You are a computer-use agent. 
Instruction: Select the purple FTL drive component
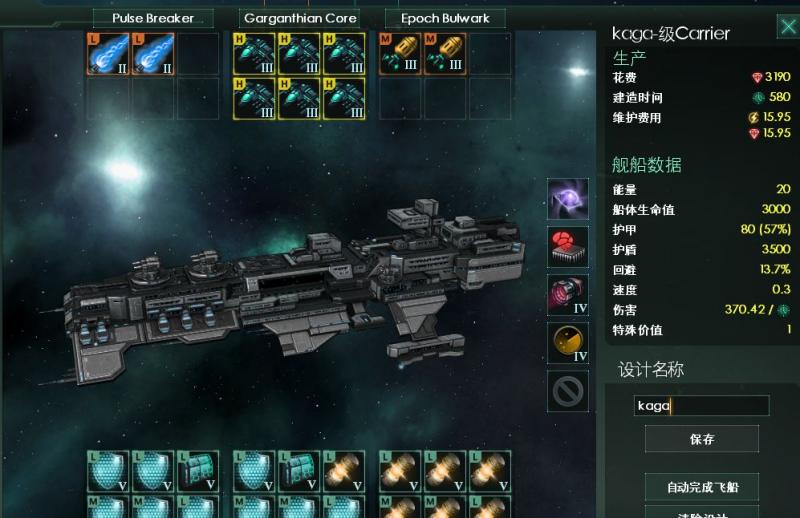pyautogui.click(x=568, y=200)
